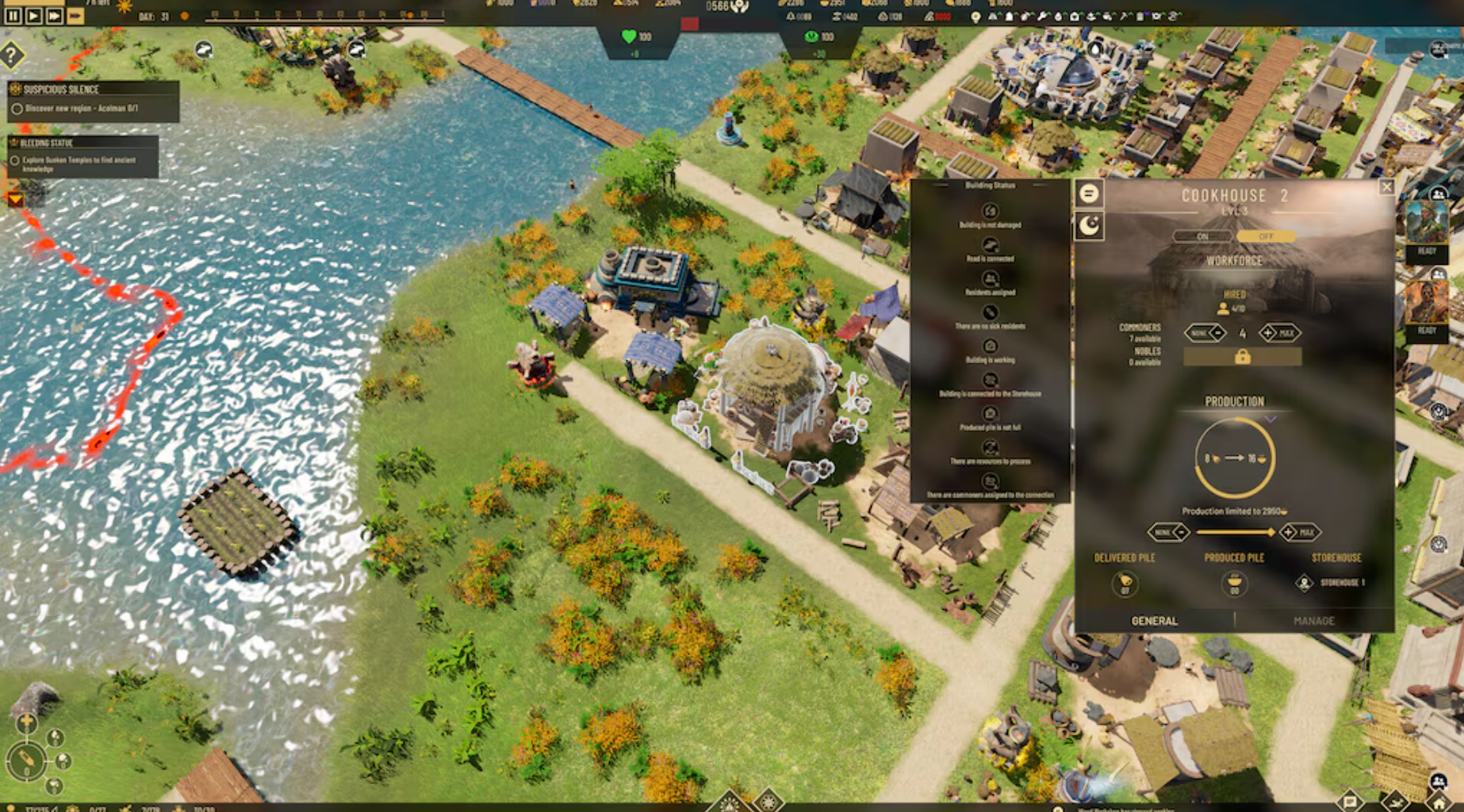Click the Delivered Pile meat icon
Image resolution: width=1464 pixels, height=812 pixels.
[x=1126, y=585]
